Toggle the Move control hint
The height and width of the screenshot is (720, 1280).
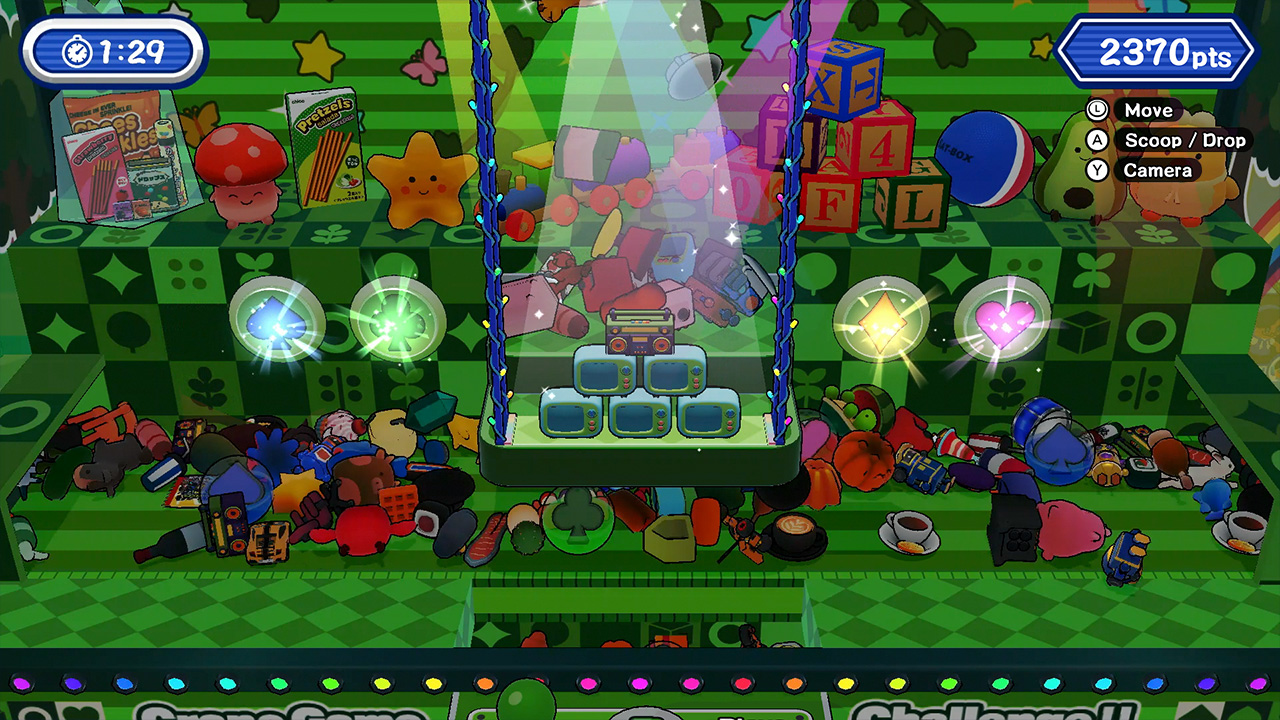point(1152,110)
